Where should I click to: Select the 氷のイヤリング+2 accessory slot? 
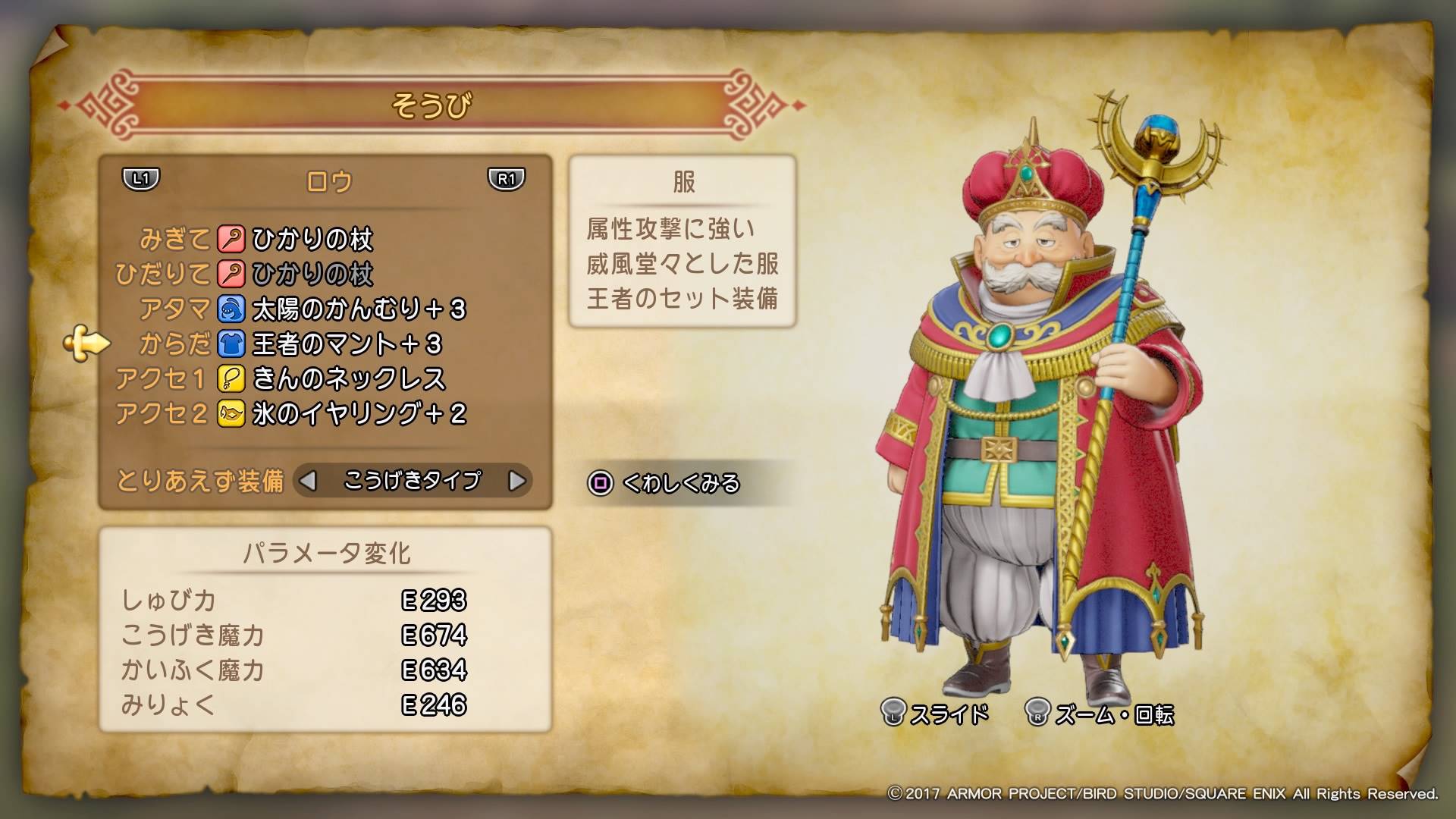pyautogui.click(x=358, y=414)
